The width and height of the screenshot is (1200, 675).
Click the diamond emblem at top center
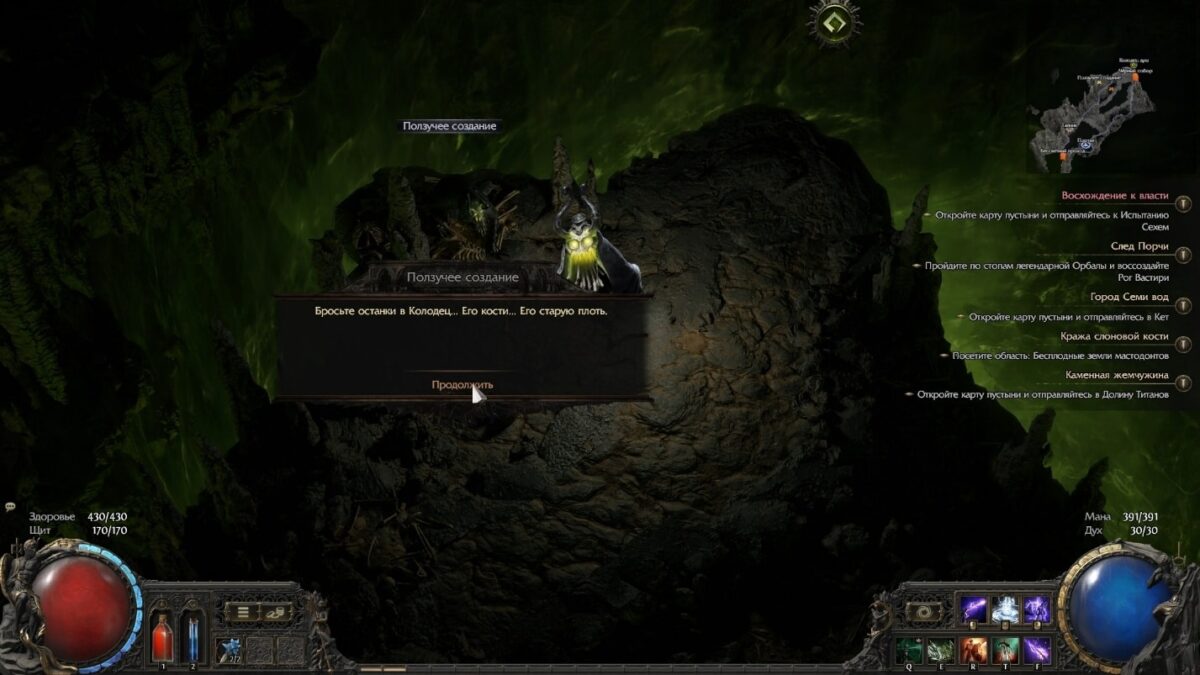[x=833, y=22]
